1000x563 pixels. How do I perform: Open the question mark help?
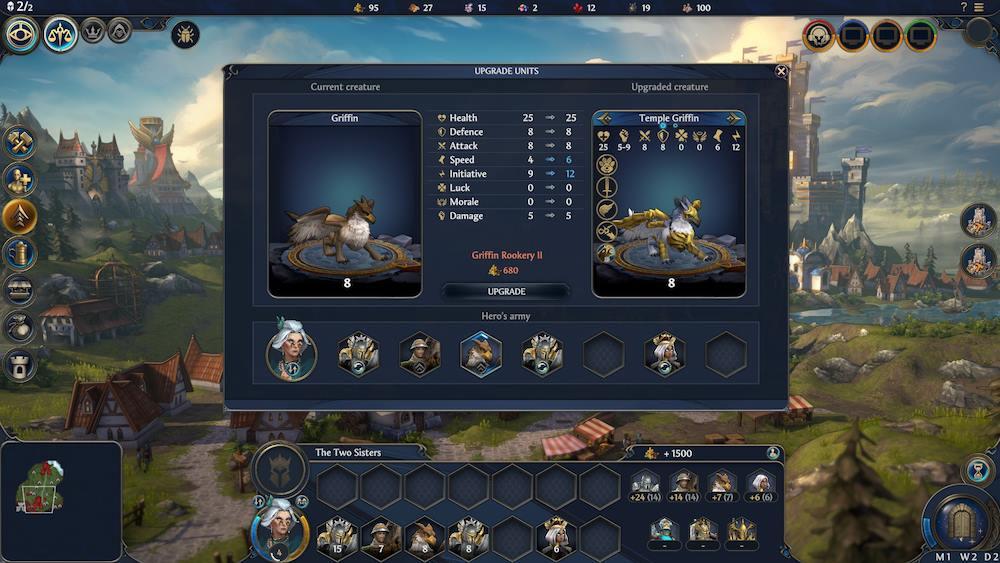(x=964, y=7)
